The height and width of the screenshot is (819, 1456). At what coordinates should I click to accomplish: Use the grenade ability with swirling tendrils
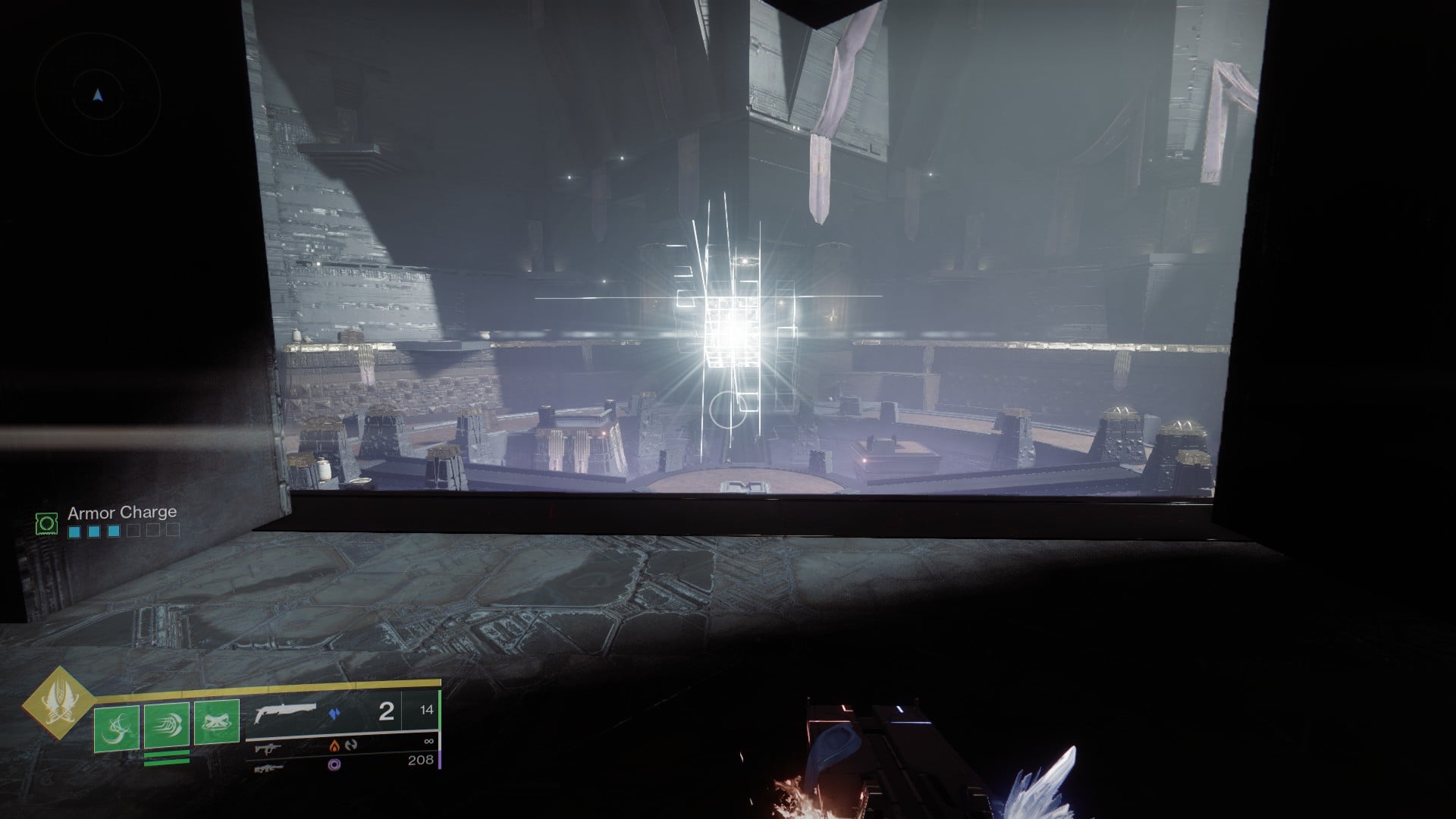(116, 727)
